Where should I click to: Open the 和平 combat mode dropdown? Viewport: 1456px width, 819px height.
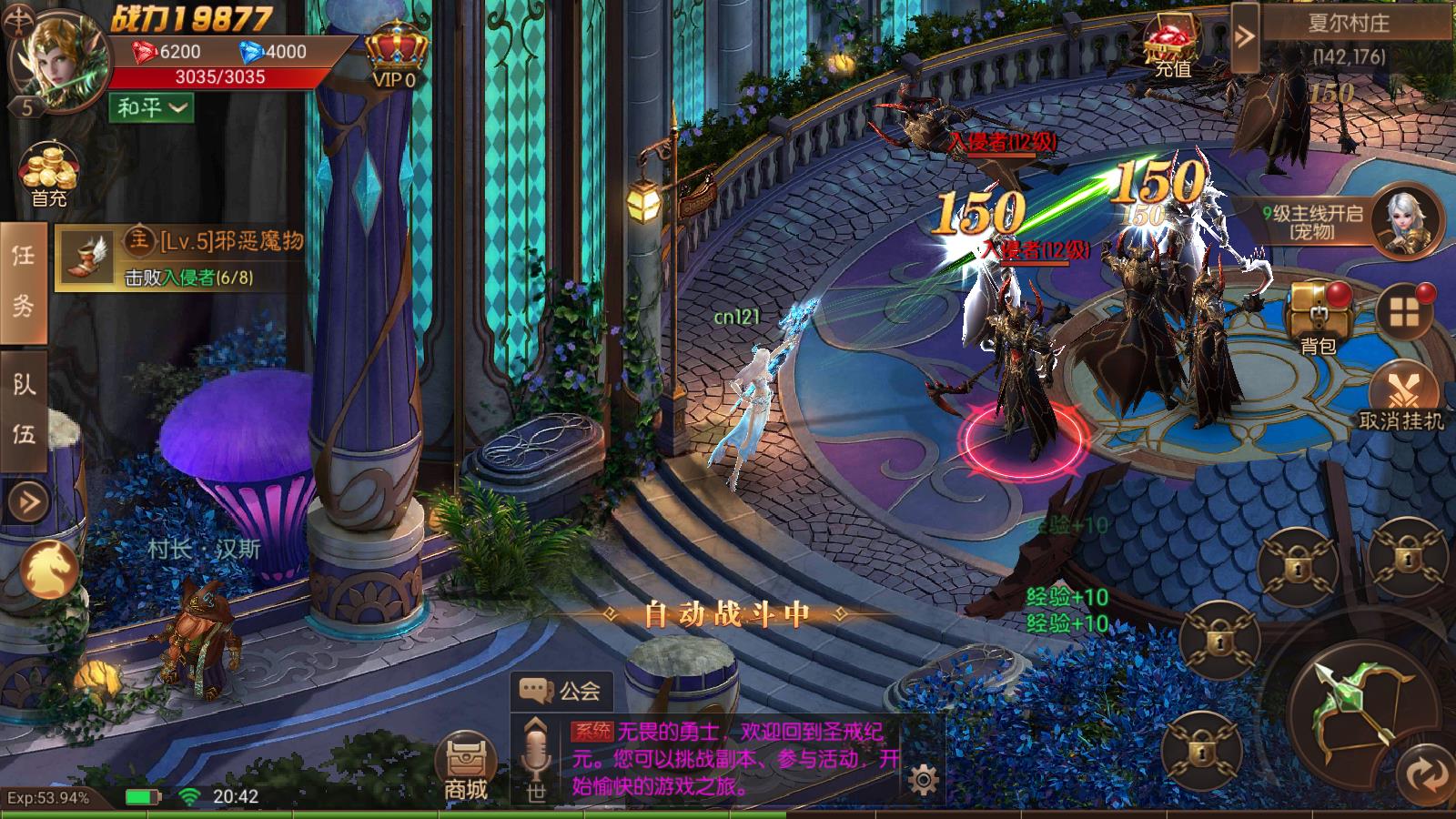coord(152,107)
